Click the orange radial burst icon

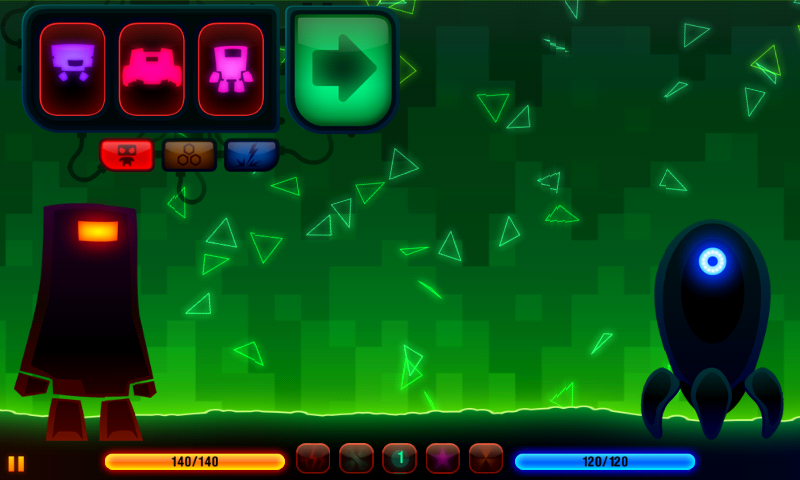point(486,458)
